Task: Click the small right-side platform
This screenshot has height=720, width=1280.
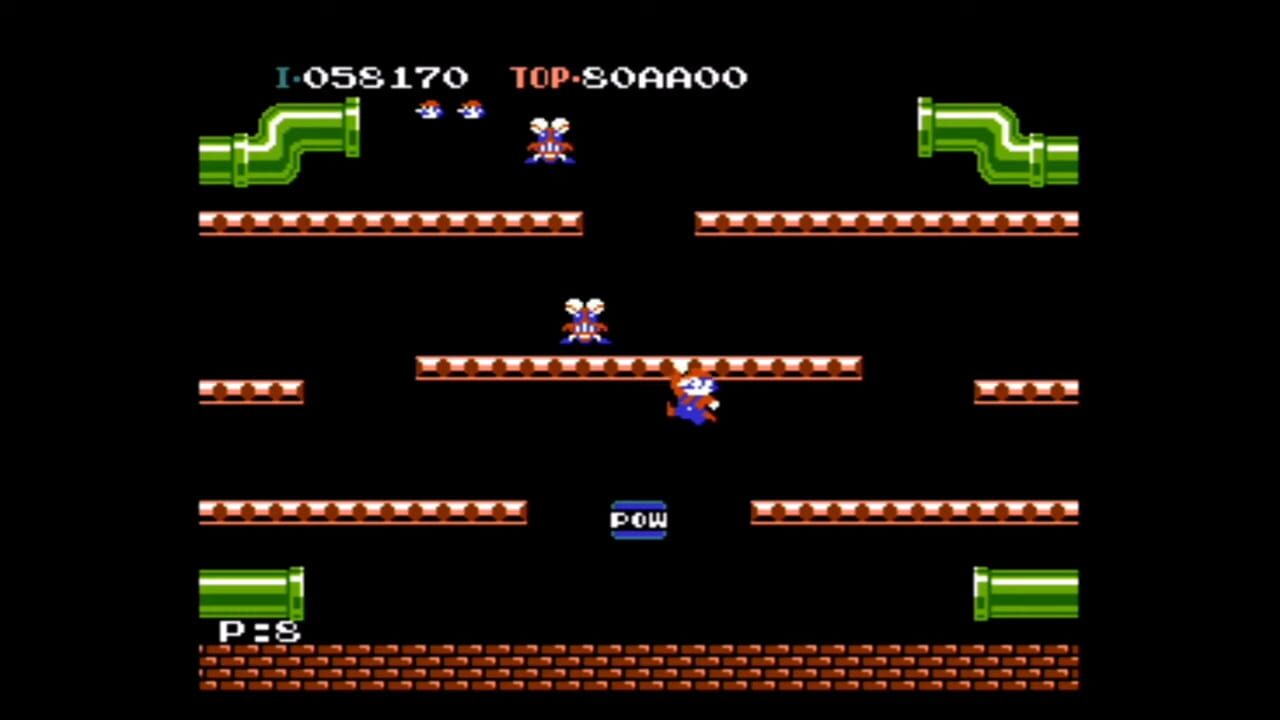Action: (1025, 391)
